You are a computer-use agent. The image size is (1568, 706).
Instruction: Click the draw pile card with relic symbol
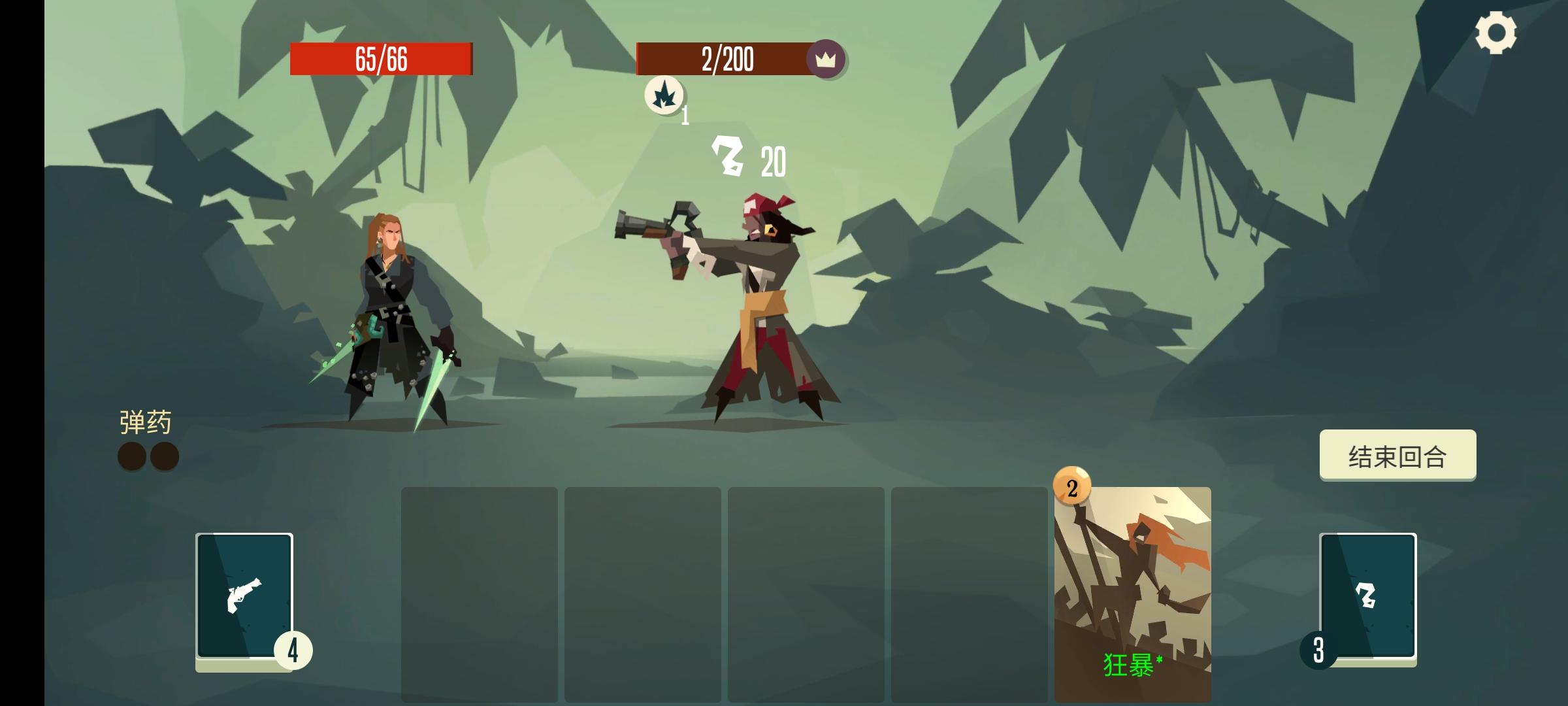(x=1367, y=595)
